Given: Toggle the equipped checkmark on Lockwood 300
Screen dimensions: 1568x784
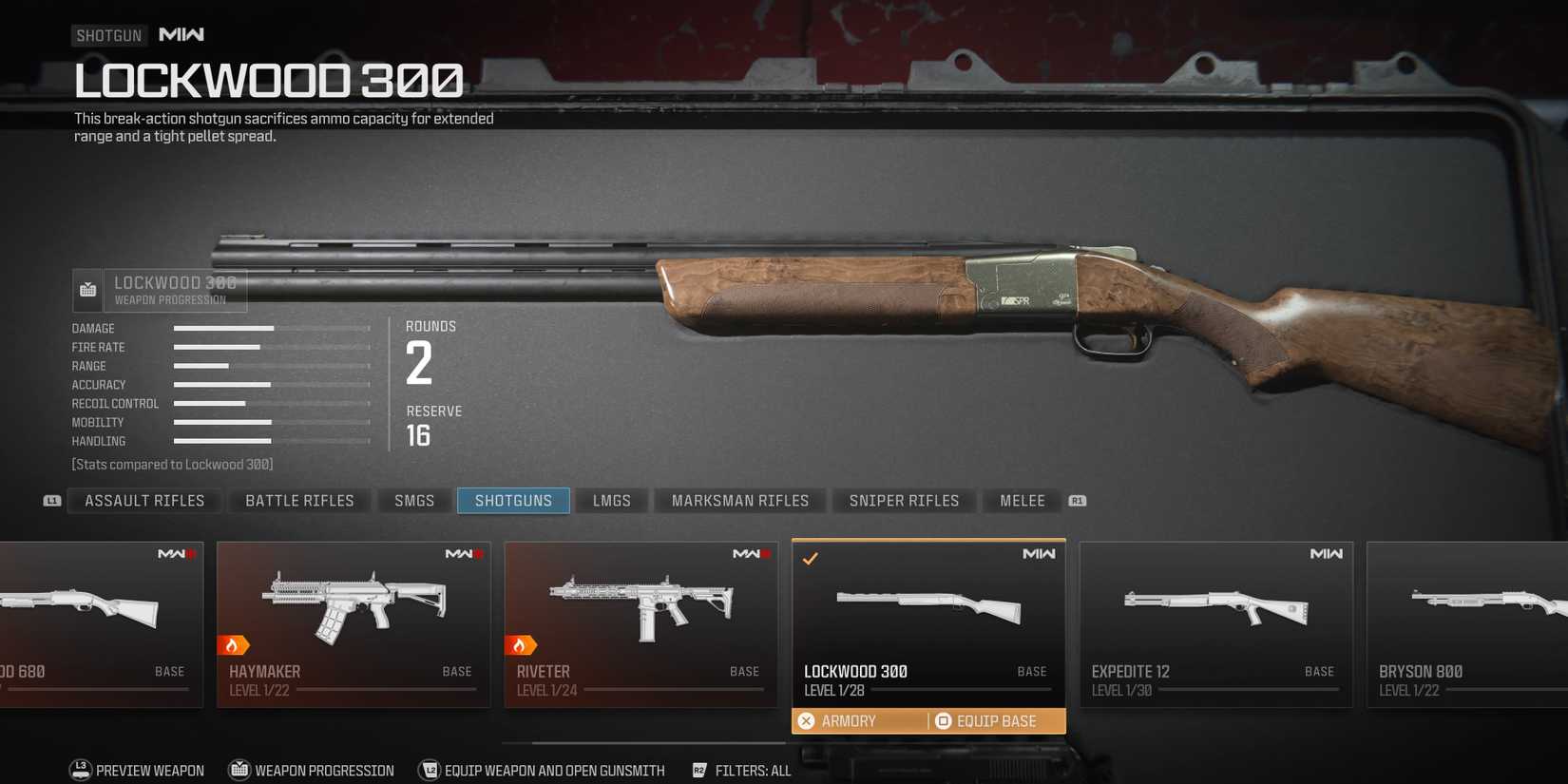Looking at the screenshot, I should [x=810, y=559].
